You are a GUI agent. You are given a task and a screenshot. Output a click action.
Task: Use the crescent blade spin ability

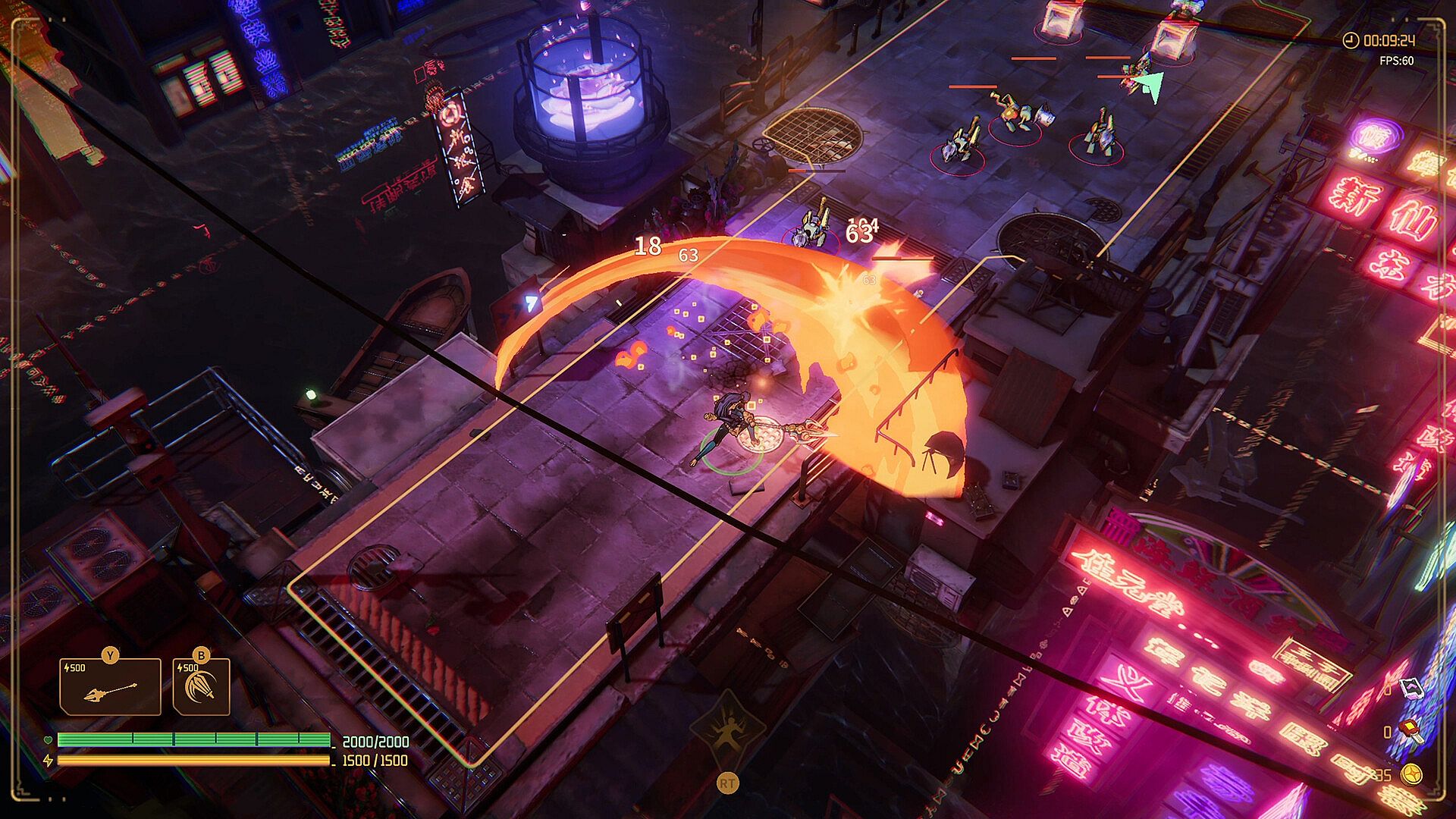202,687
